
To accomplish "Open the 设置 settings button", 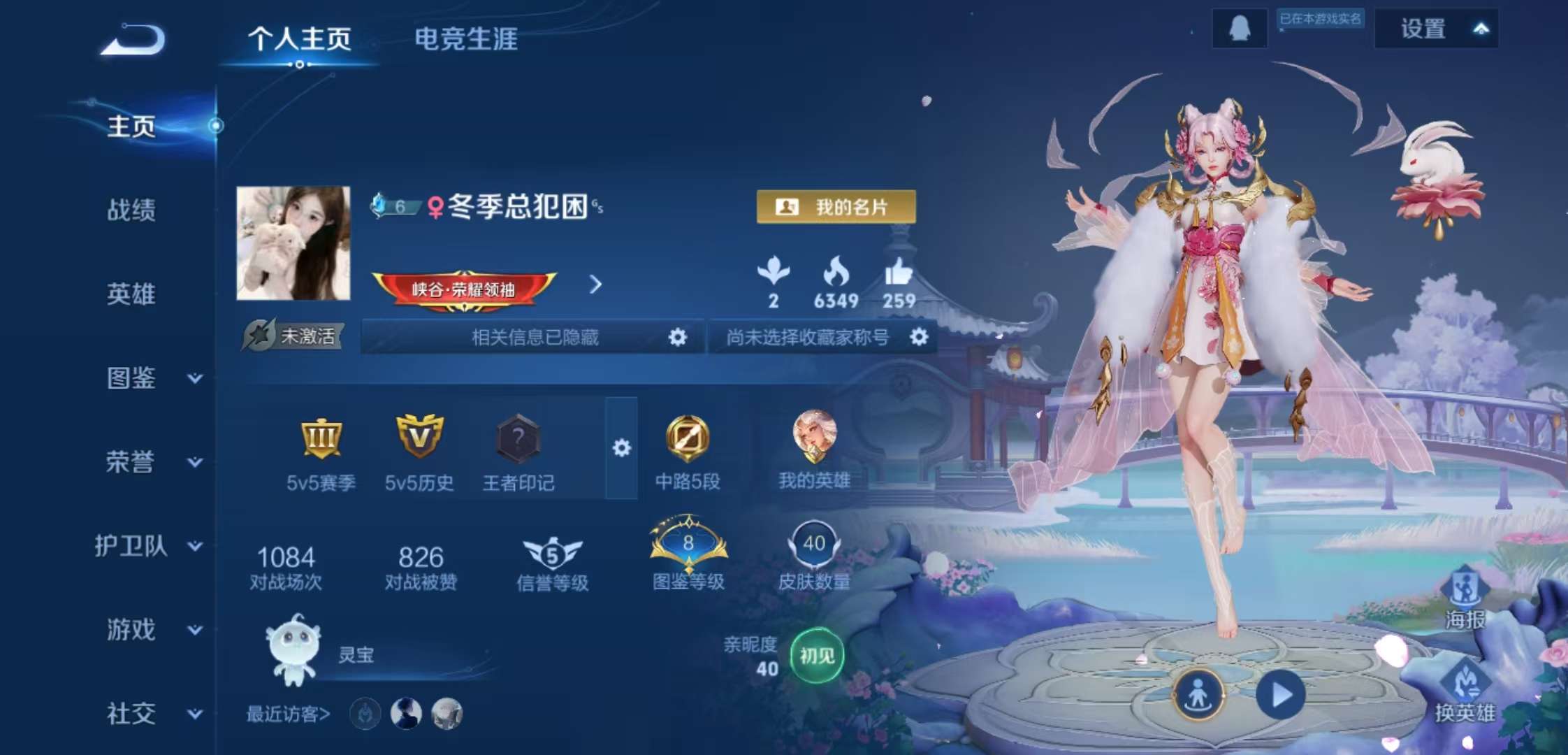I will point(1422,29).
